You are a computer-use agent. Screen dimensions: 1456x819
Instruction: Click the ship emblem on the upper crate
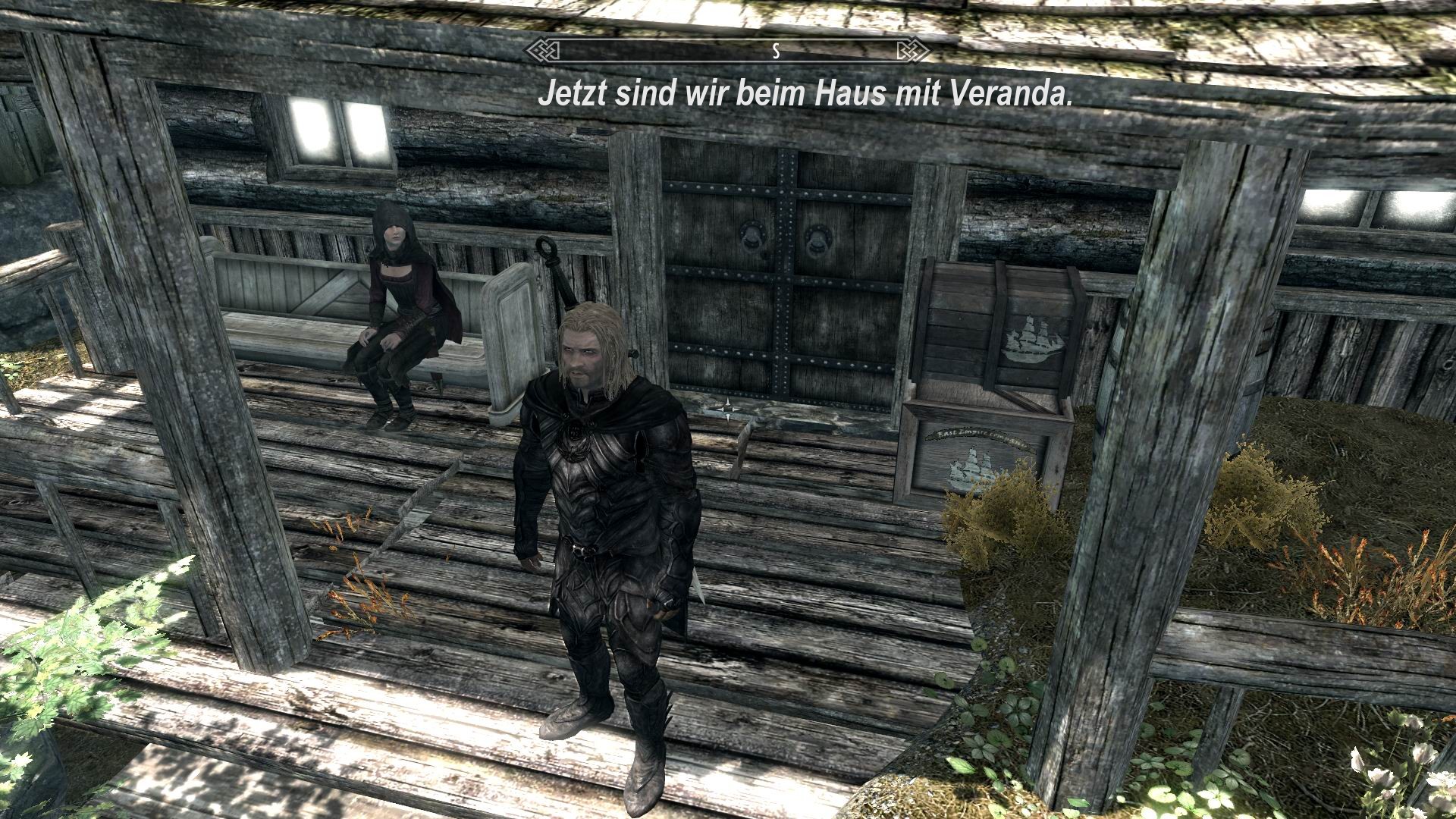[x=1034, y=340]
